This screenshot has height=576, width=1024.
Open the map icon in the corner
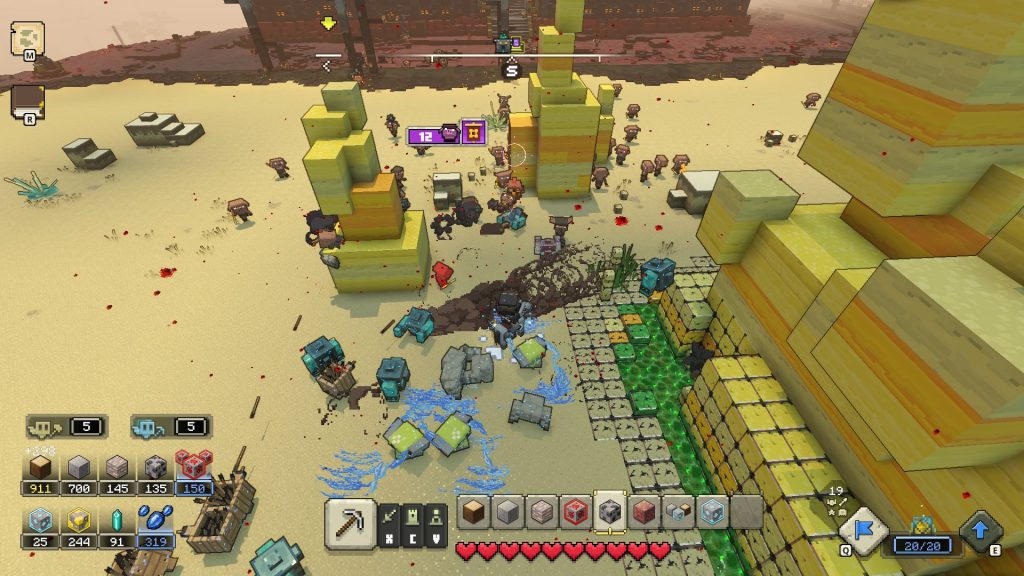click(x=27, y=38)
